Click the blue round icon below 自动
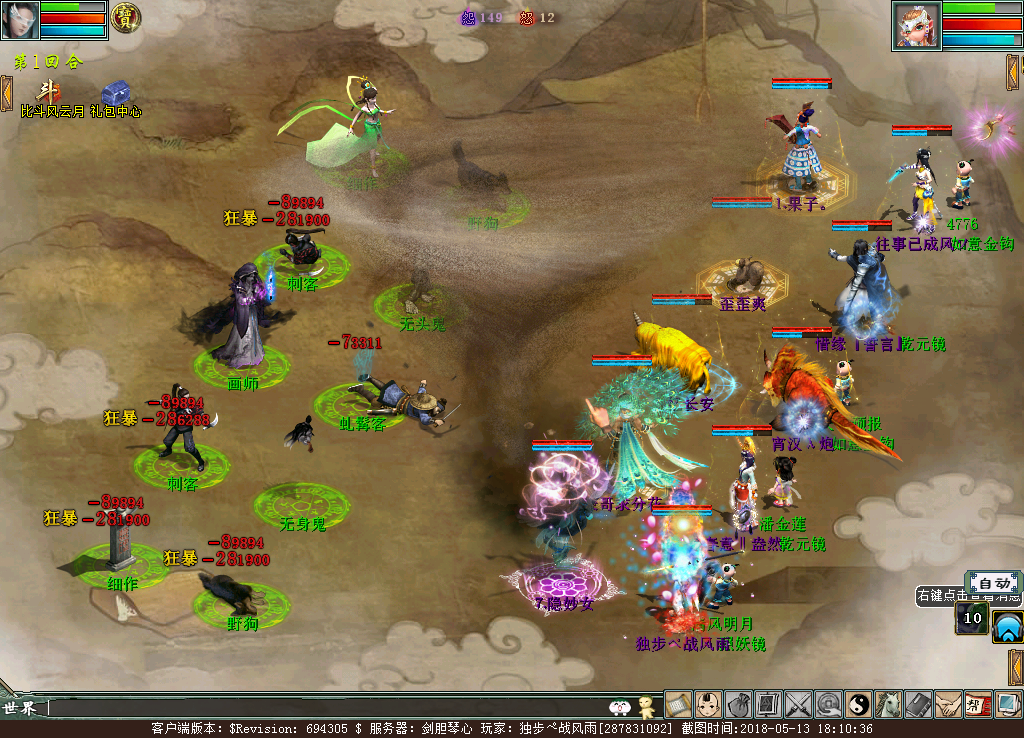 click(x=1007, y=626)
